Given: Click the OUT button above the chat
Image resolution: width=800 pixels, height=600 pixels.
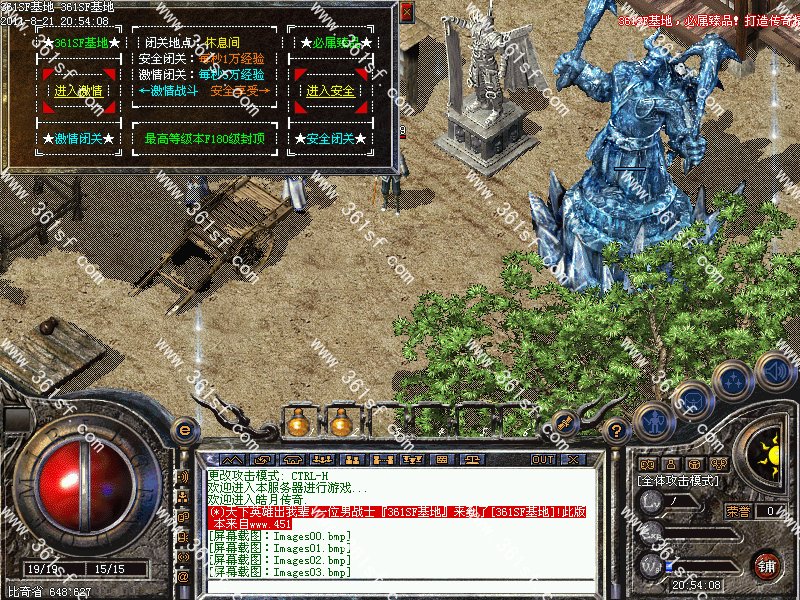Looking at the screenshot, I should pyautogui.click(x=543, y=460).
